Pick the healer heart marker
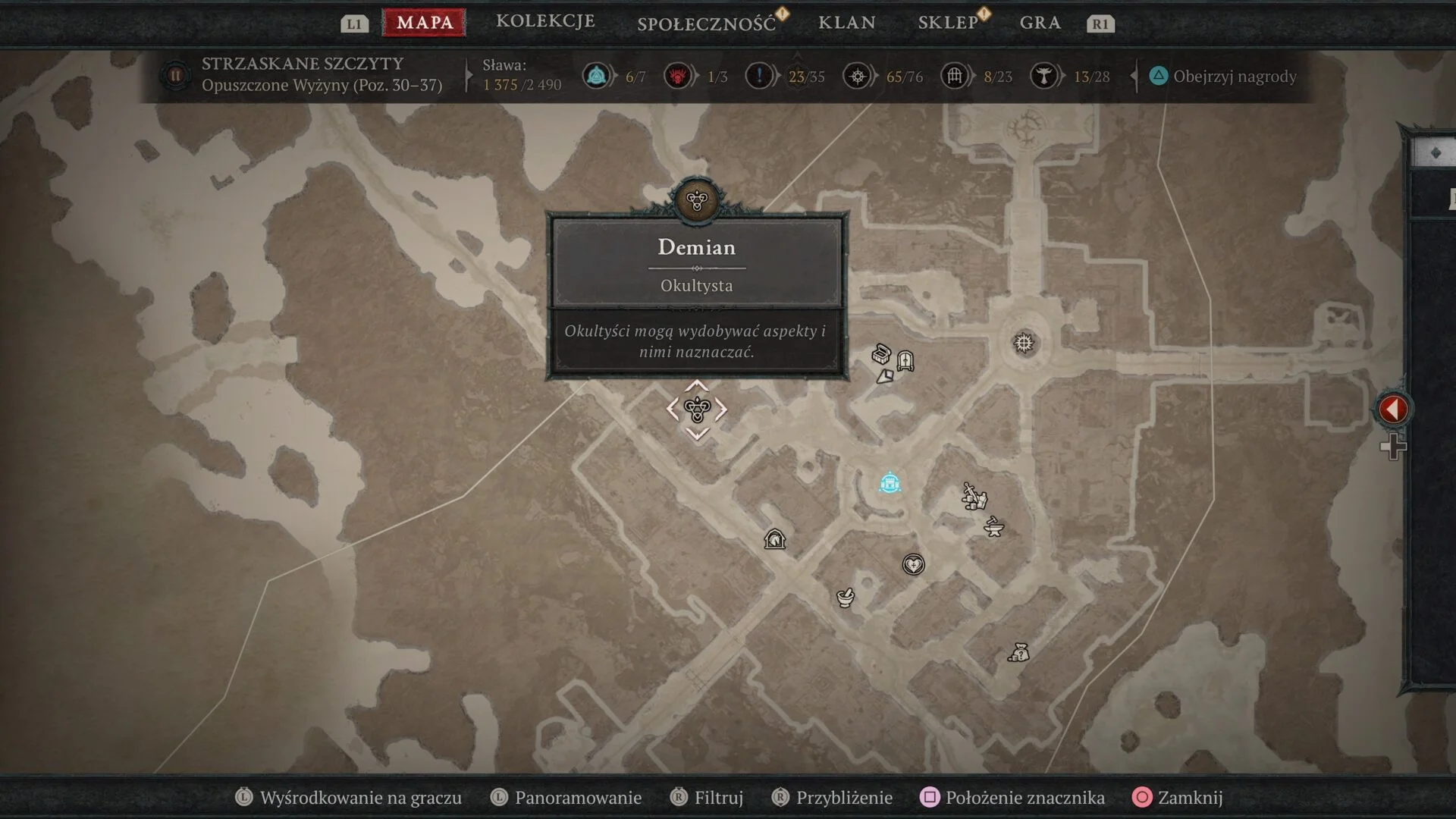Image resolution: width=1456 pixels, height=819 pixels. [913, 564]
